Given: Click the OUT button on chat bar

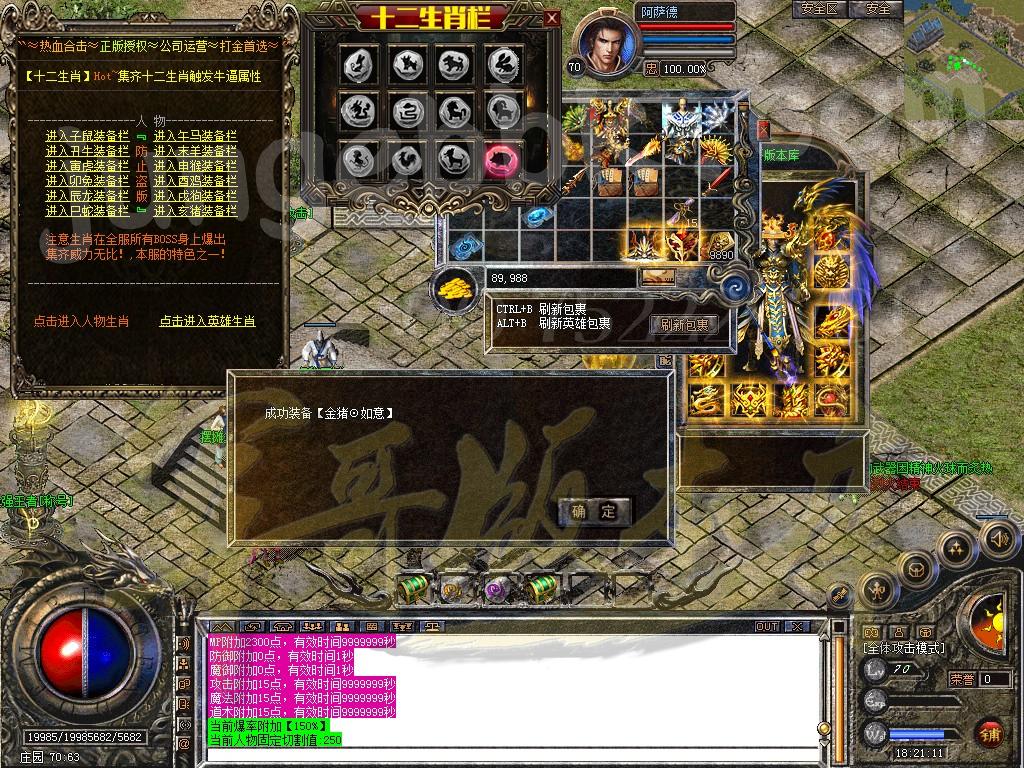Looking at the screenshot, I should point(766,626).
